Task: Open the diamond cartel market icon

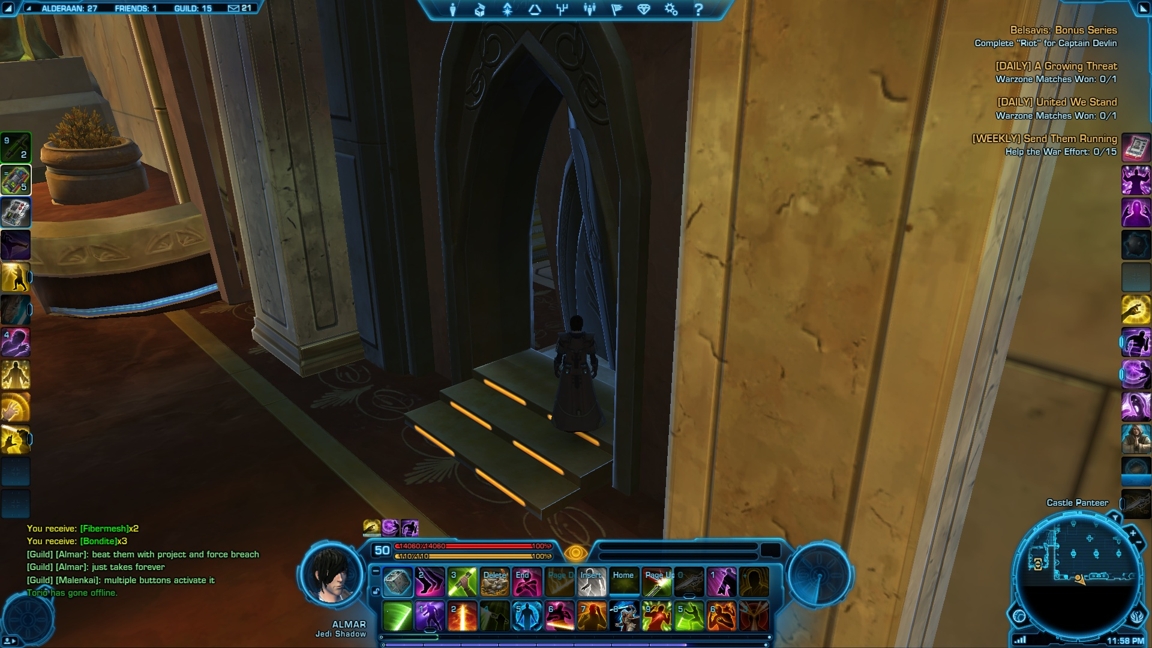Action: (x=644, y=10)
